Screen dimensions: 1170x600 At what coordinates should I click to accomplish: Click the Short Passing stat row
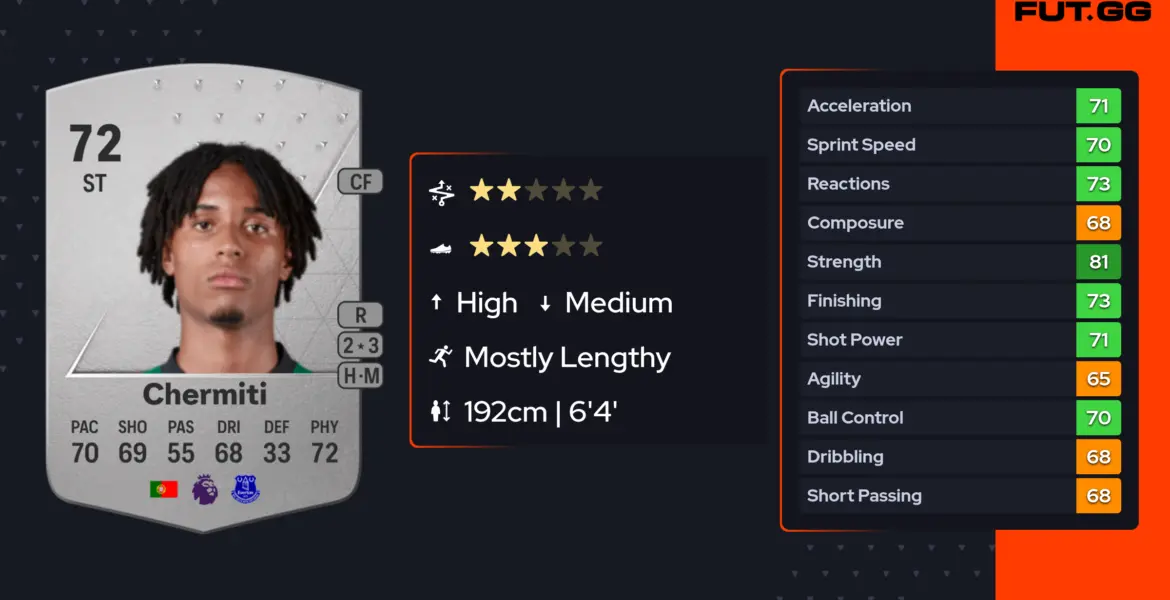coord(959,496)
